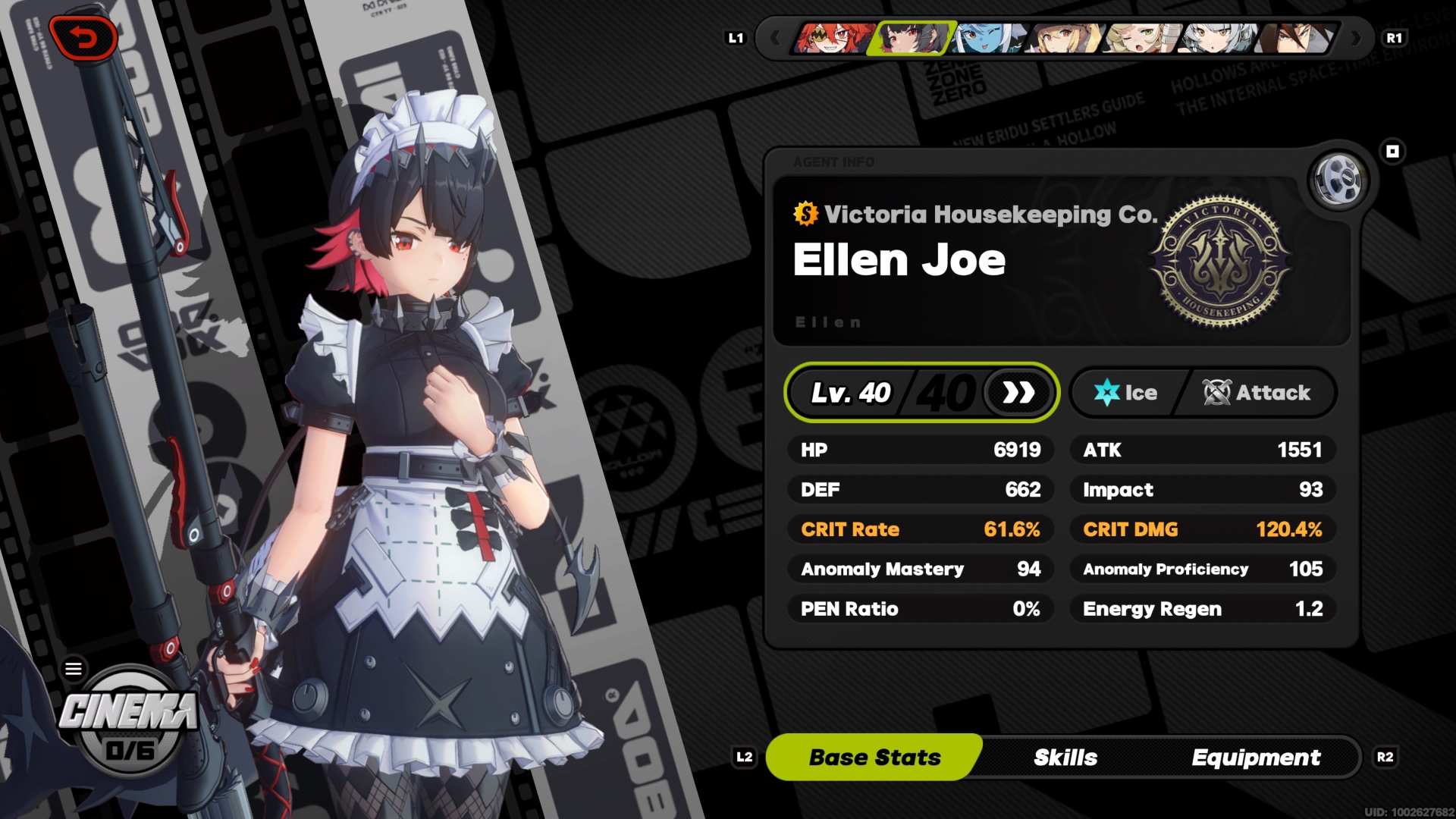Switch to the Skills tab
Screen dimensions: 1456x819
(1065, 757)
